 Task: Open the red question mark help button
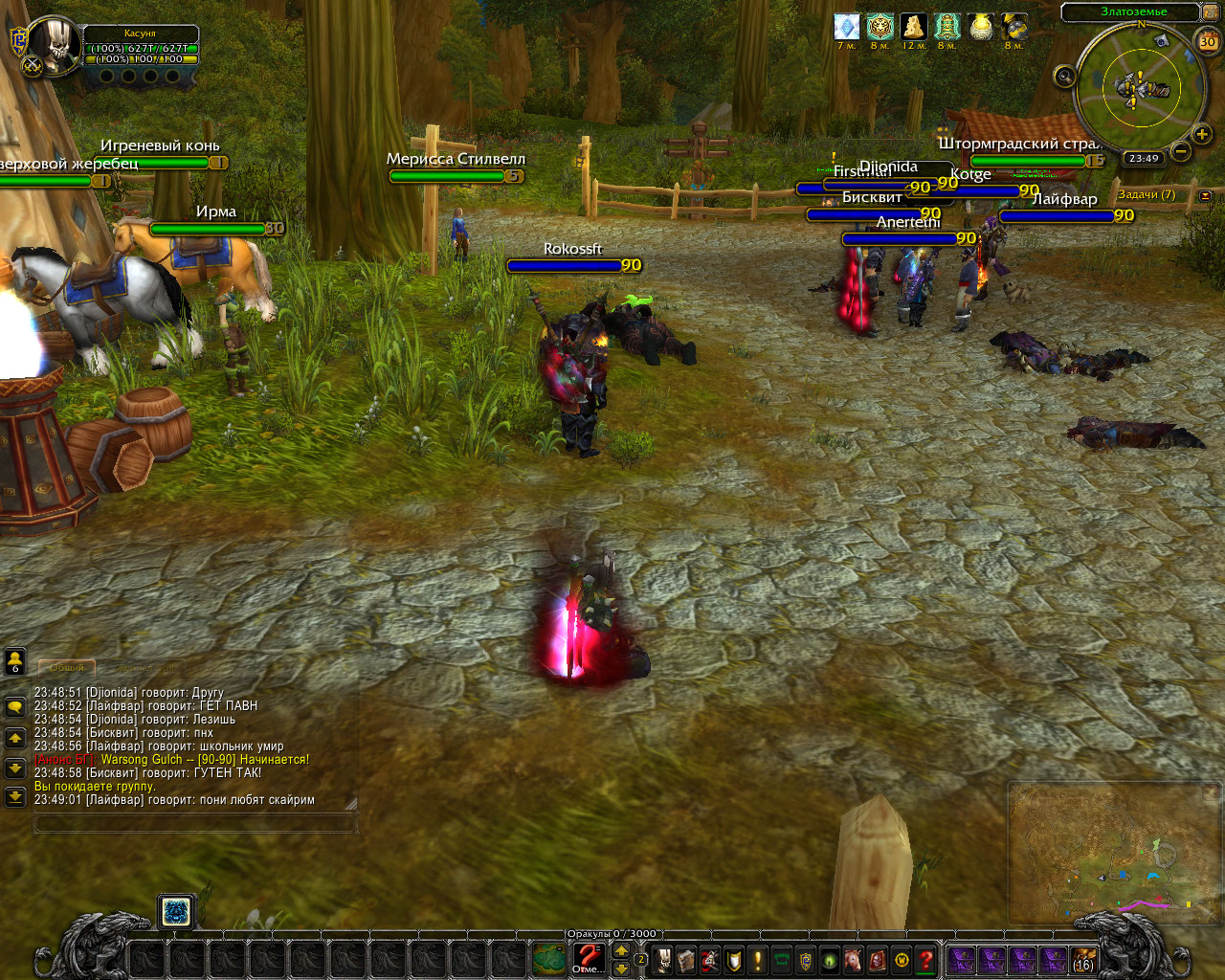click(925, 960)
